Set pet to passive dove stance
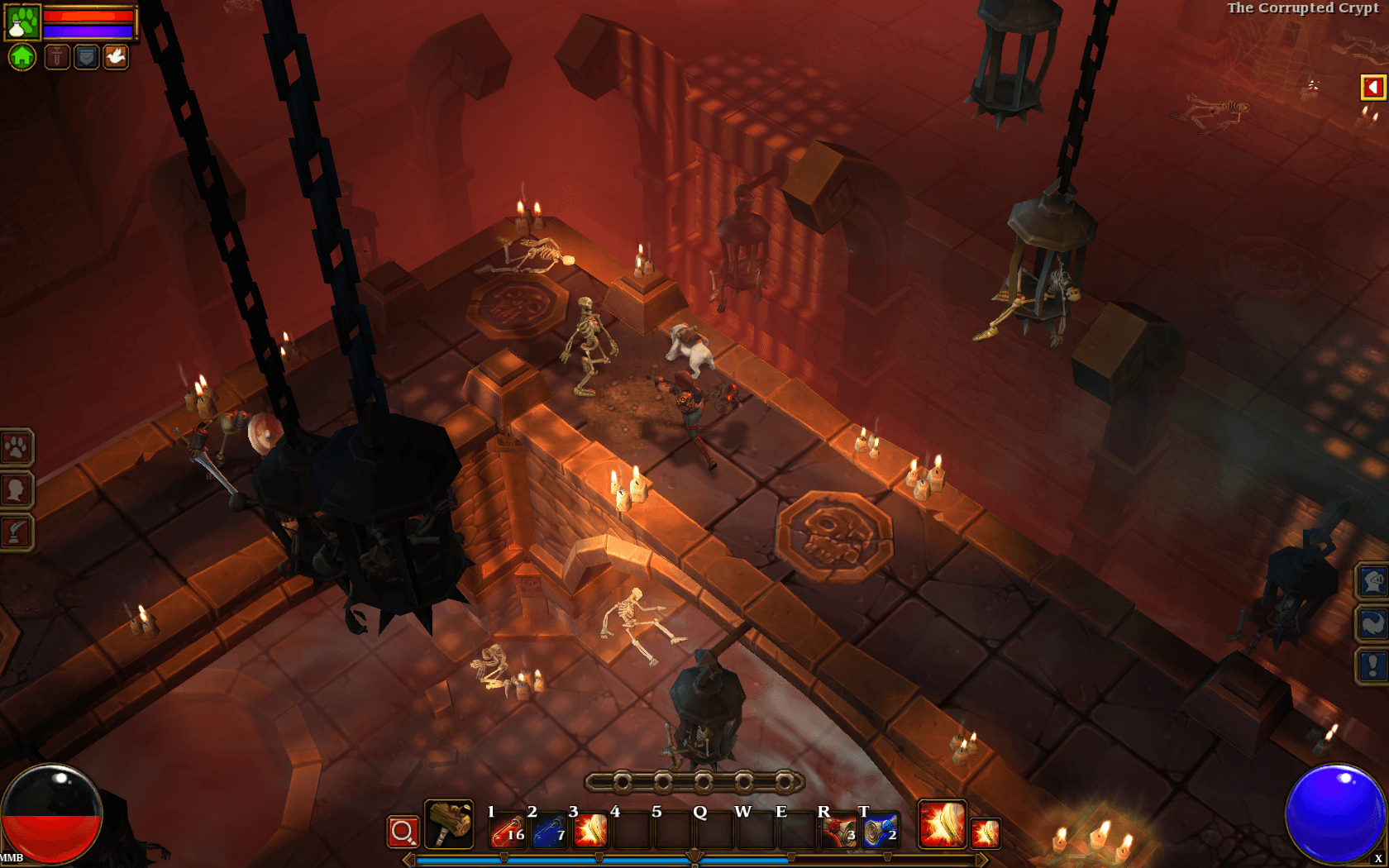The width and height of the screenshot is (1389, 868). pos(116,57)
